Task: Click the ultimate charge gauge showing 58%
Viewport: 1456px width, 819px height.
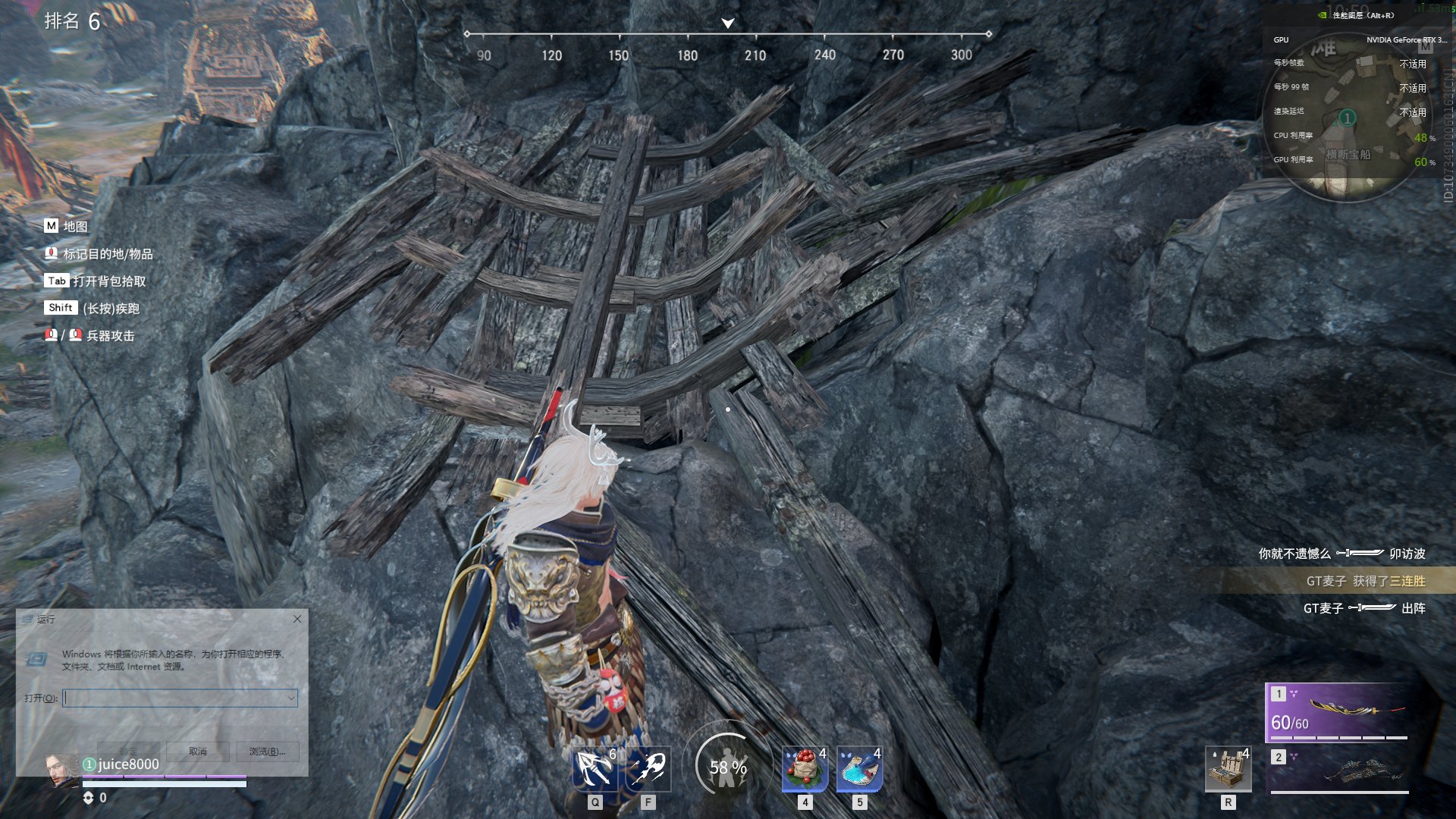Action: click(x=727, y=767)
